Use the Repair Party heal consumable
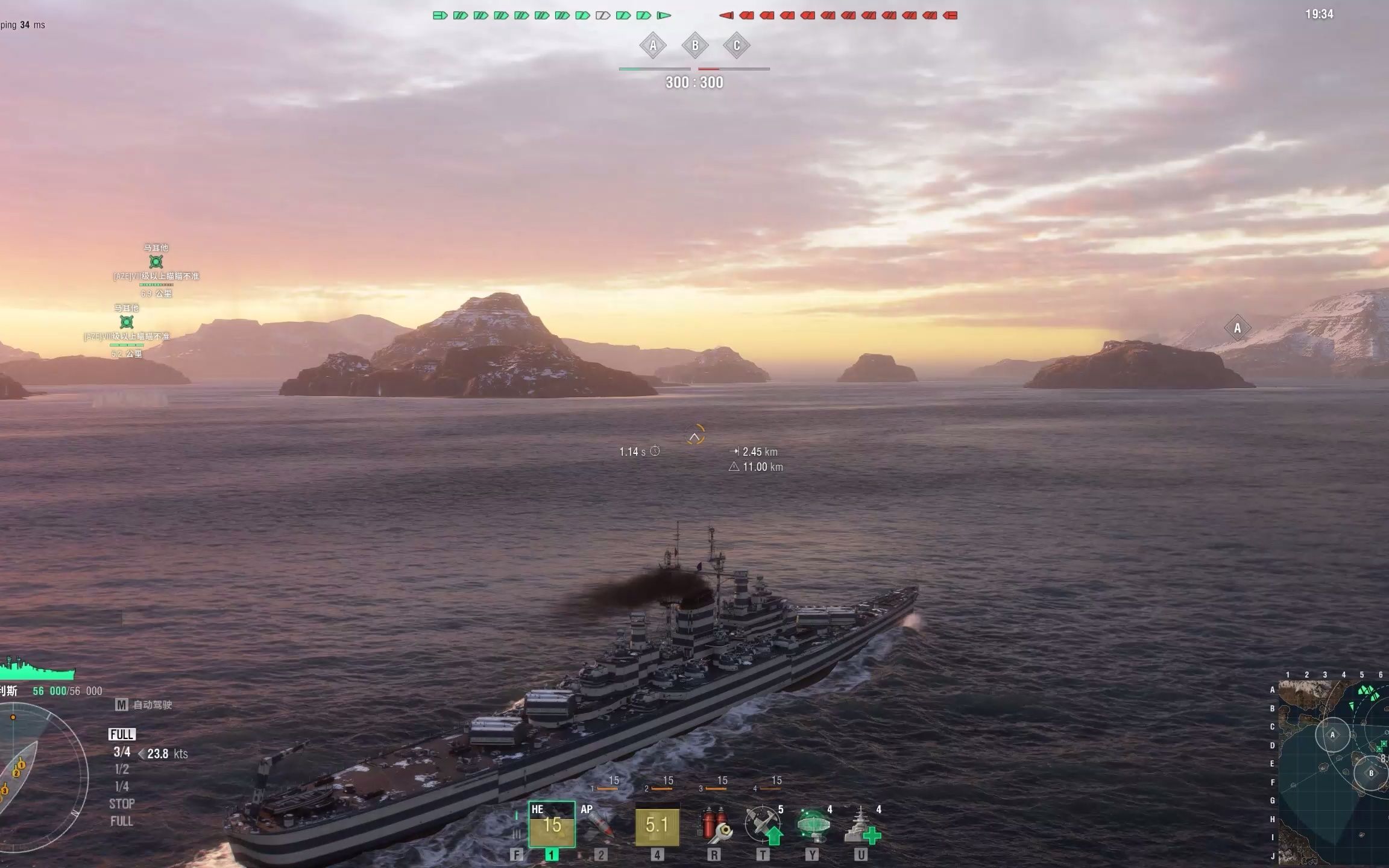The height and width of the screenshot is (868, 1389). click(x=861, y=825)
